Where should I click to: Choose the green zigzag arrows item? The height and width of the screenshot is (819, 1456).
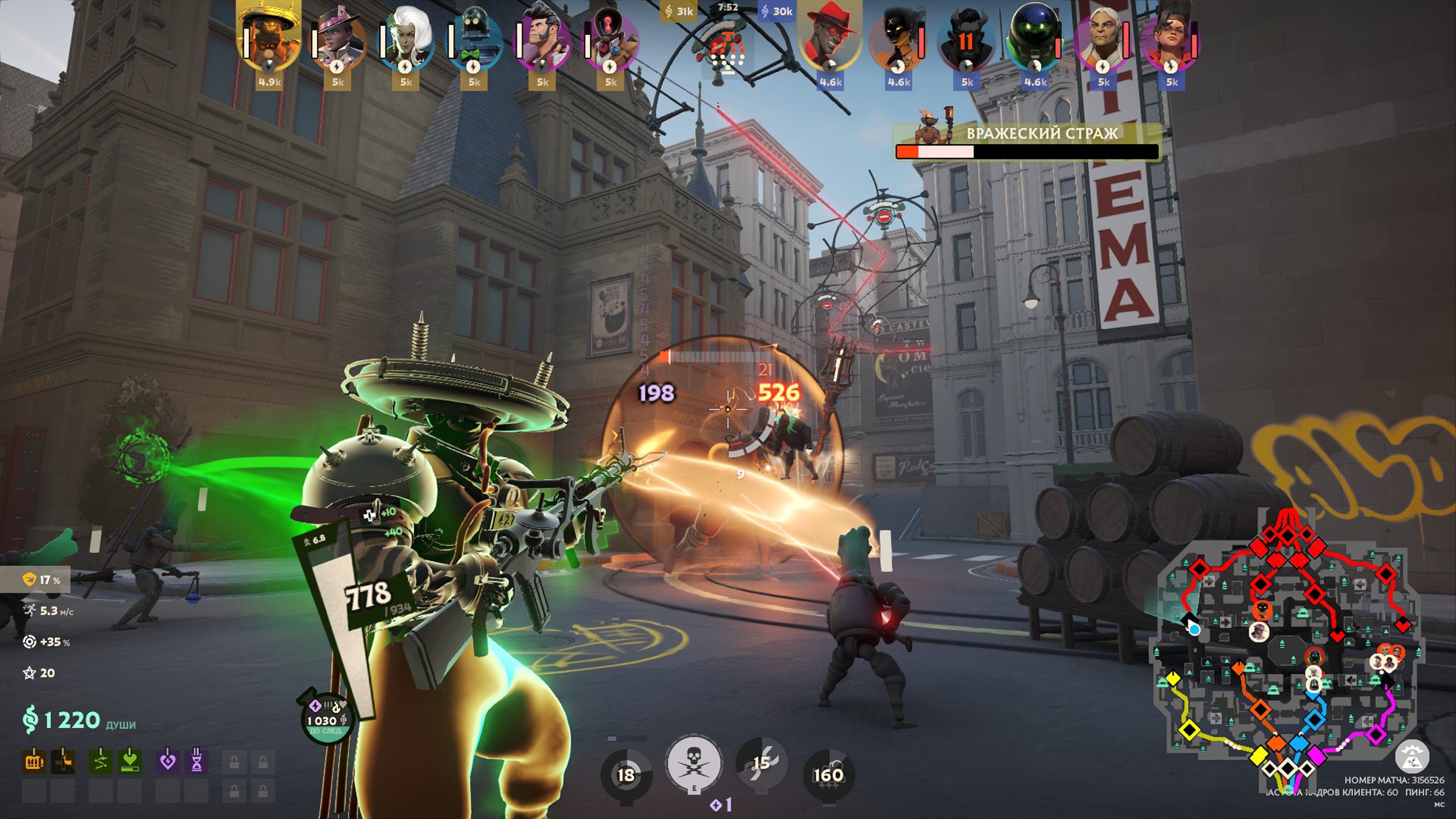[x=100, y=762]
